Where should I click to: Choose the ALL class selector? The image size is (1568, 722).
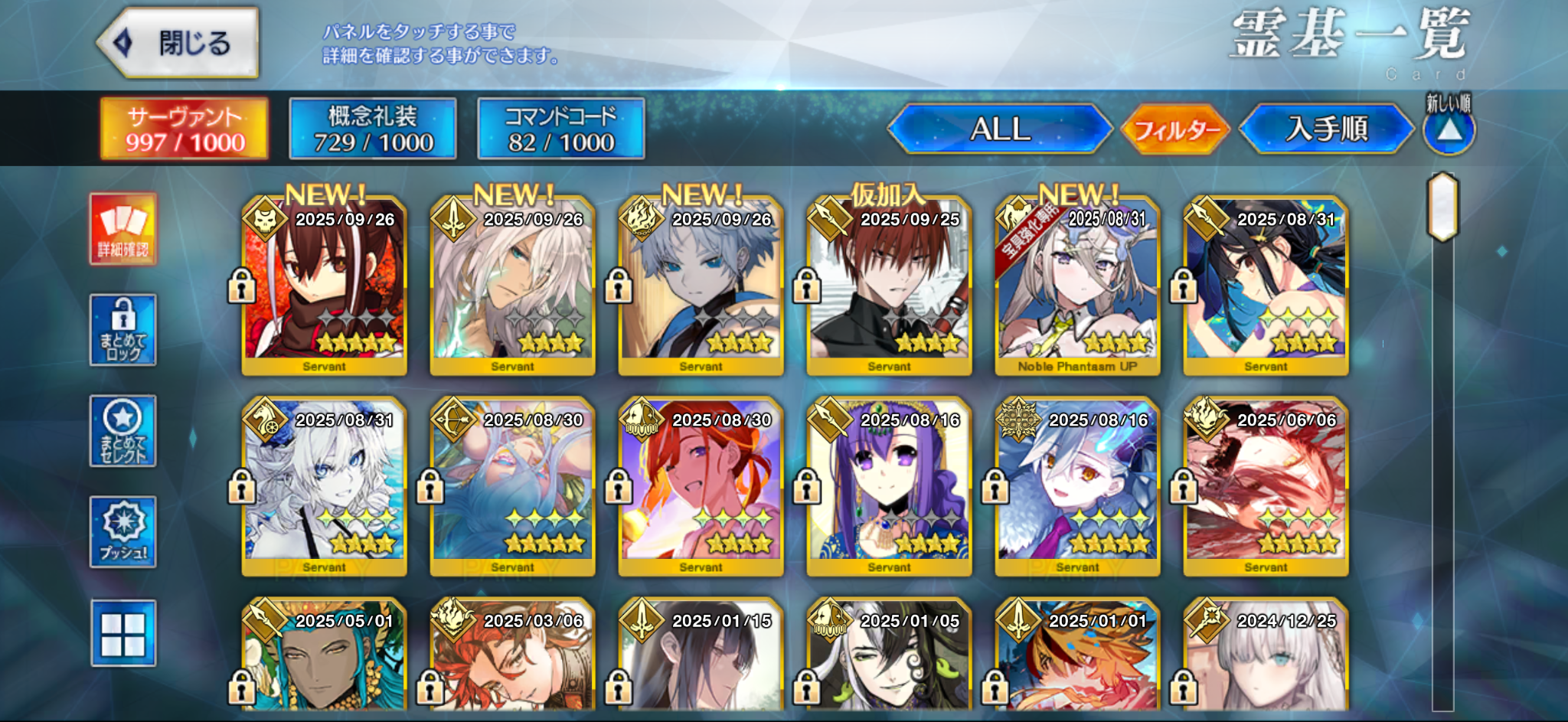999,129
